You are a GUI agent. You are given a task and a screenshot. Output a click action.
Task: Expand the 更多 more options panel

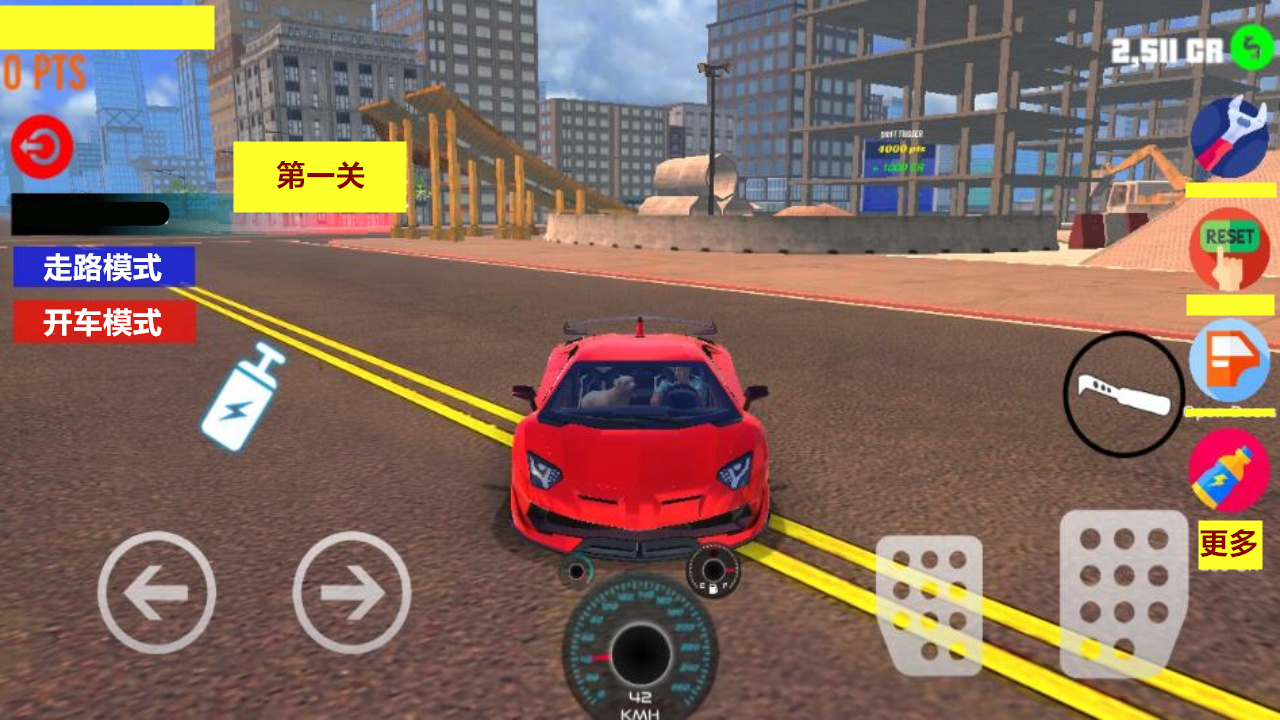click(x=1228, y=546)
